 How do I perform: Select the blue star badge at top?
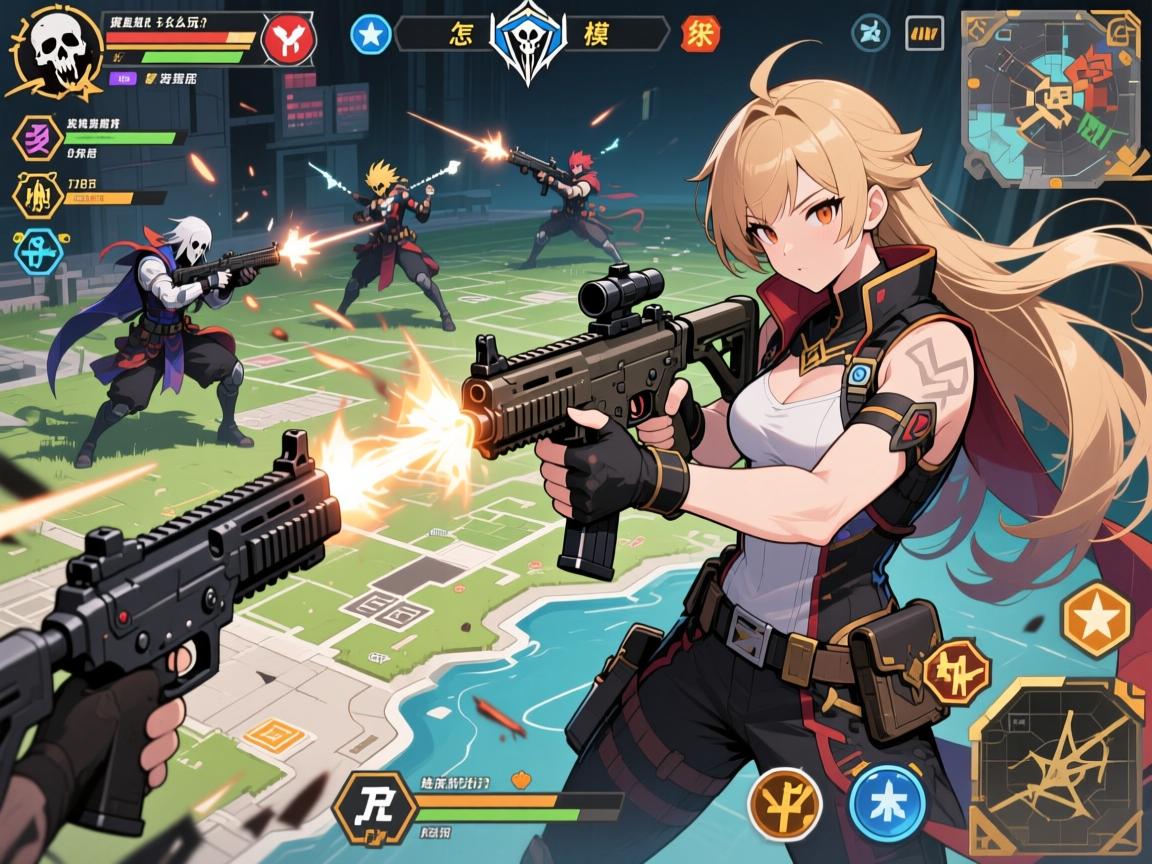click(369, 33)
